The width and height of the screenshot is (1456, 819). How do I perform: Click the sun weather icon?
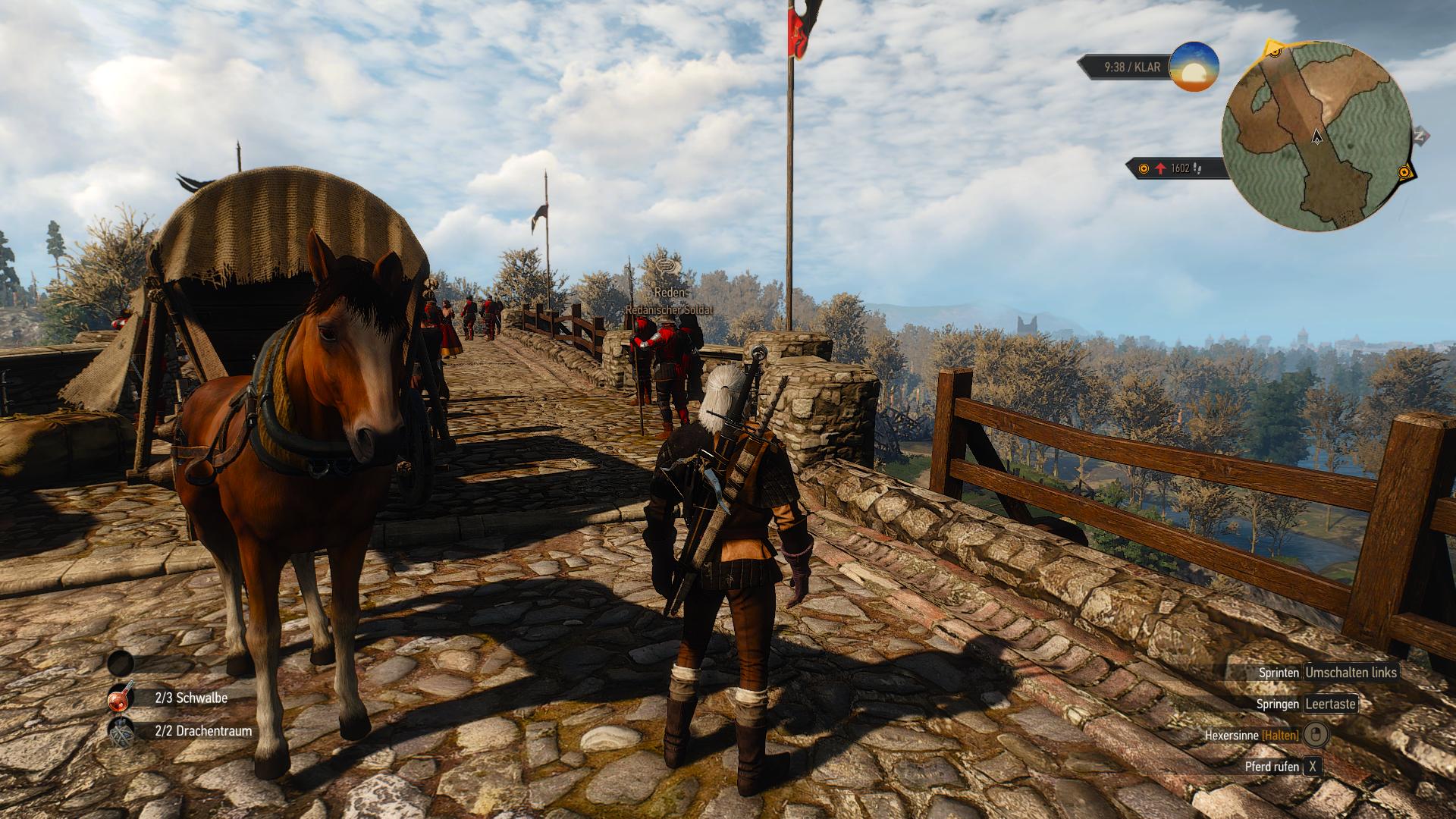tap(1194, 67)
